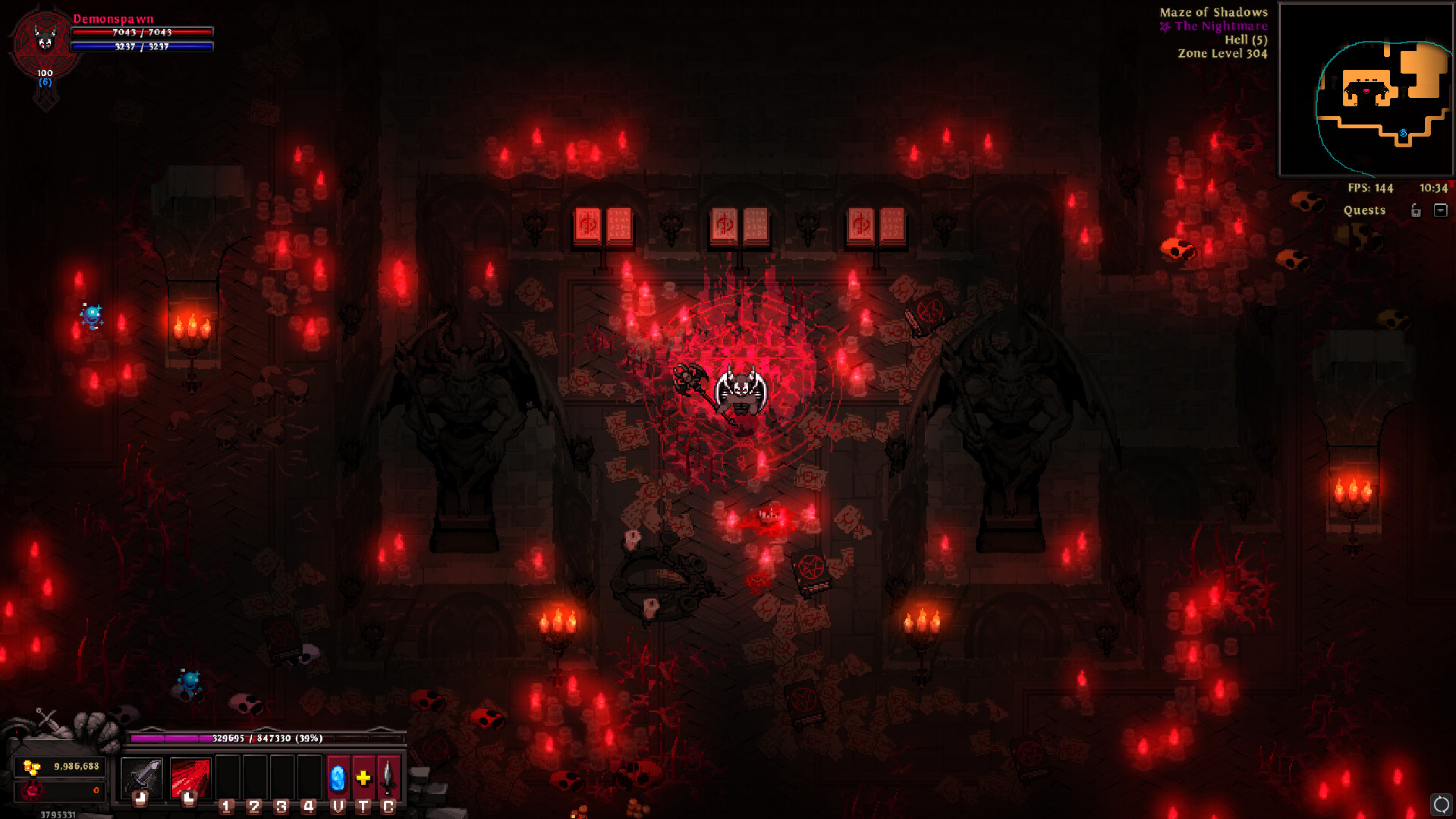The height and width of the screenshot is (819, 1456).
Task: Use the healing plus potion in slot T
Action: click(x=362, y=777)
